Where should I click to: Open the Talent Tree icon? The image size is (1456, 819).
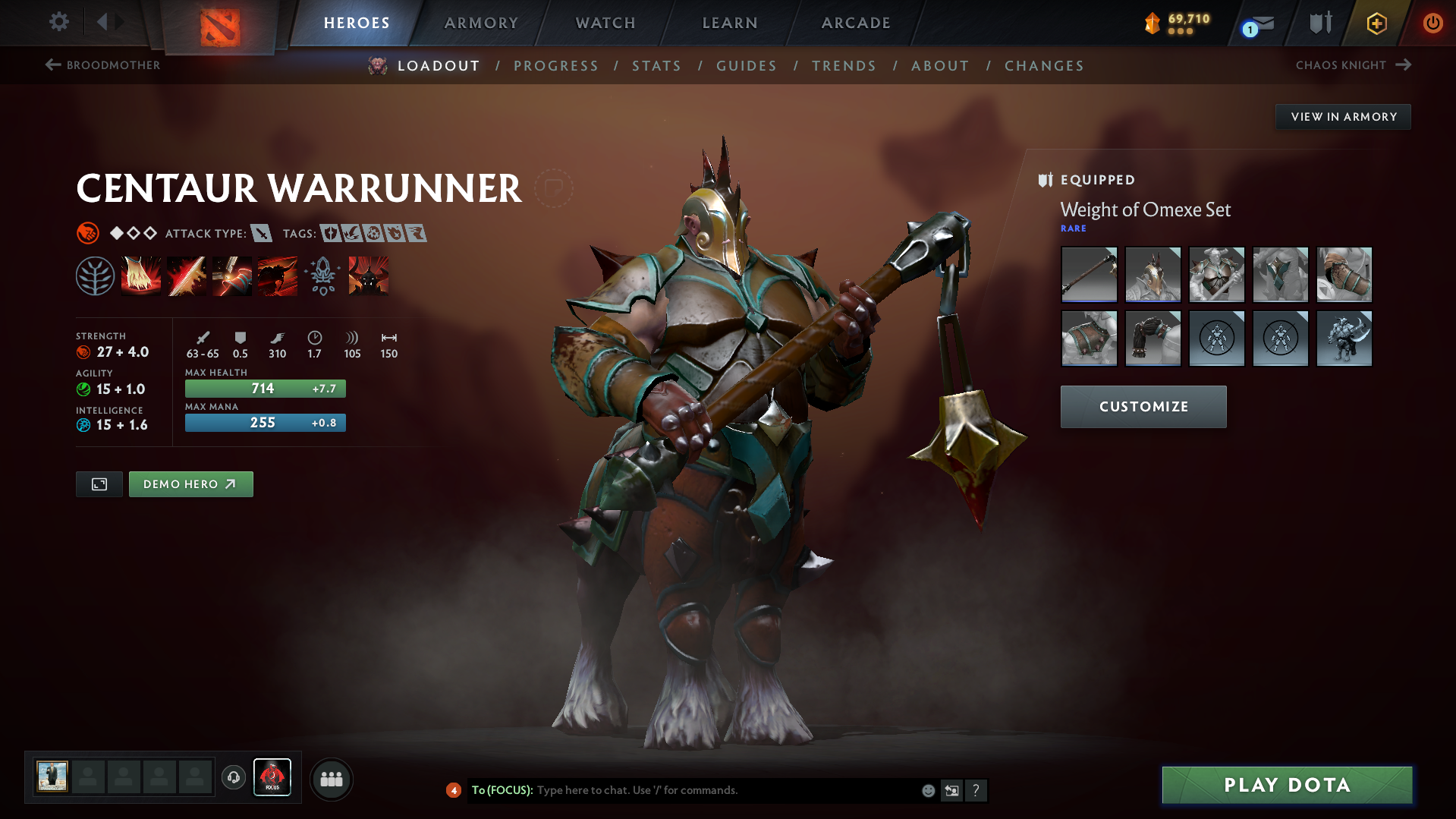coord(95,275)
